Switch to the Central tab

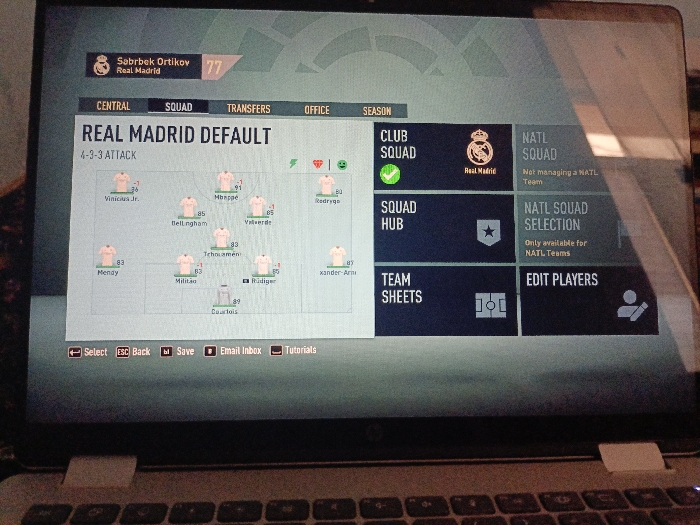tap(113, 107)
